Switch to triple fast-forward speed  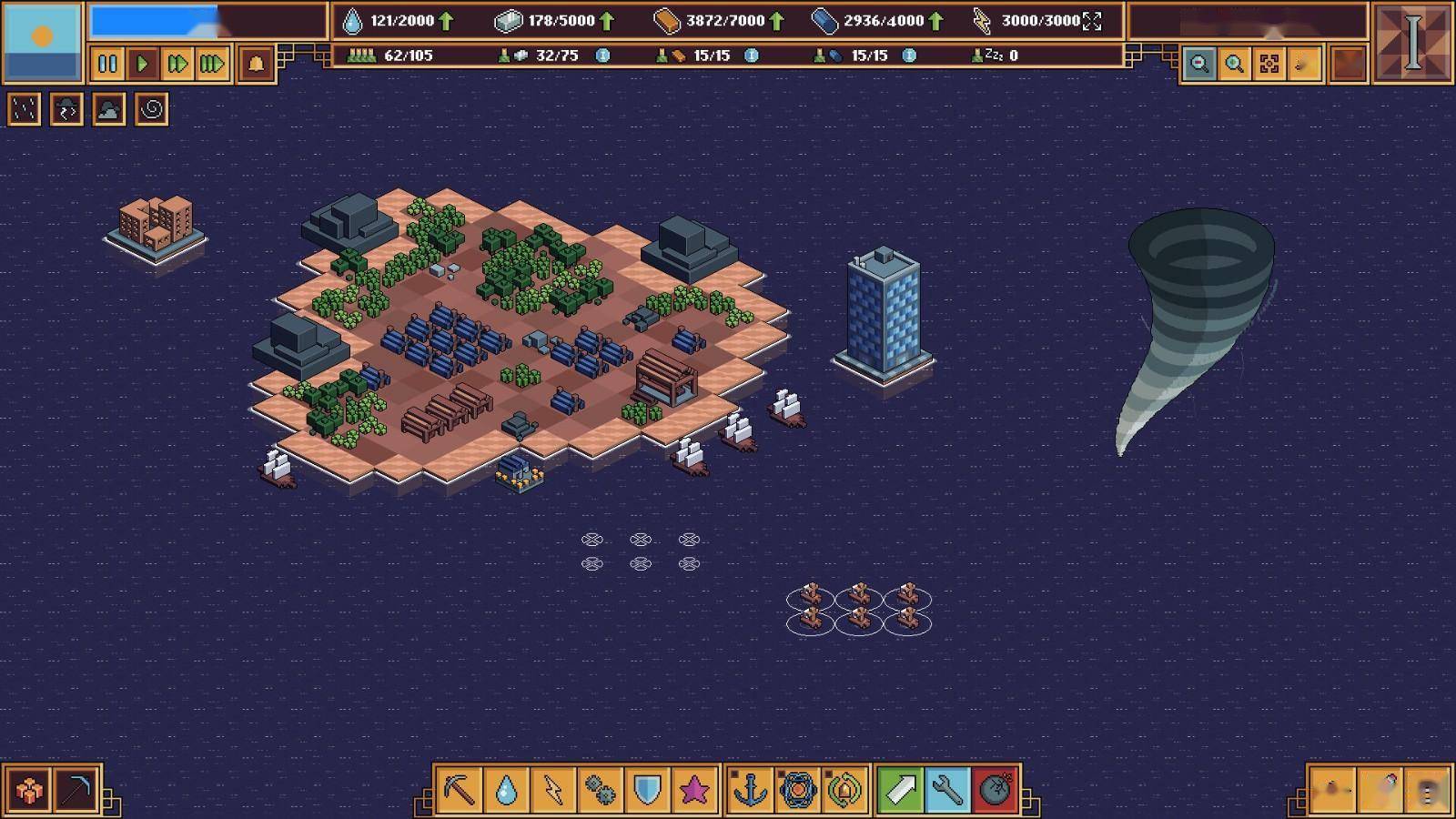pos(212,64)
